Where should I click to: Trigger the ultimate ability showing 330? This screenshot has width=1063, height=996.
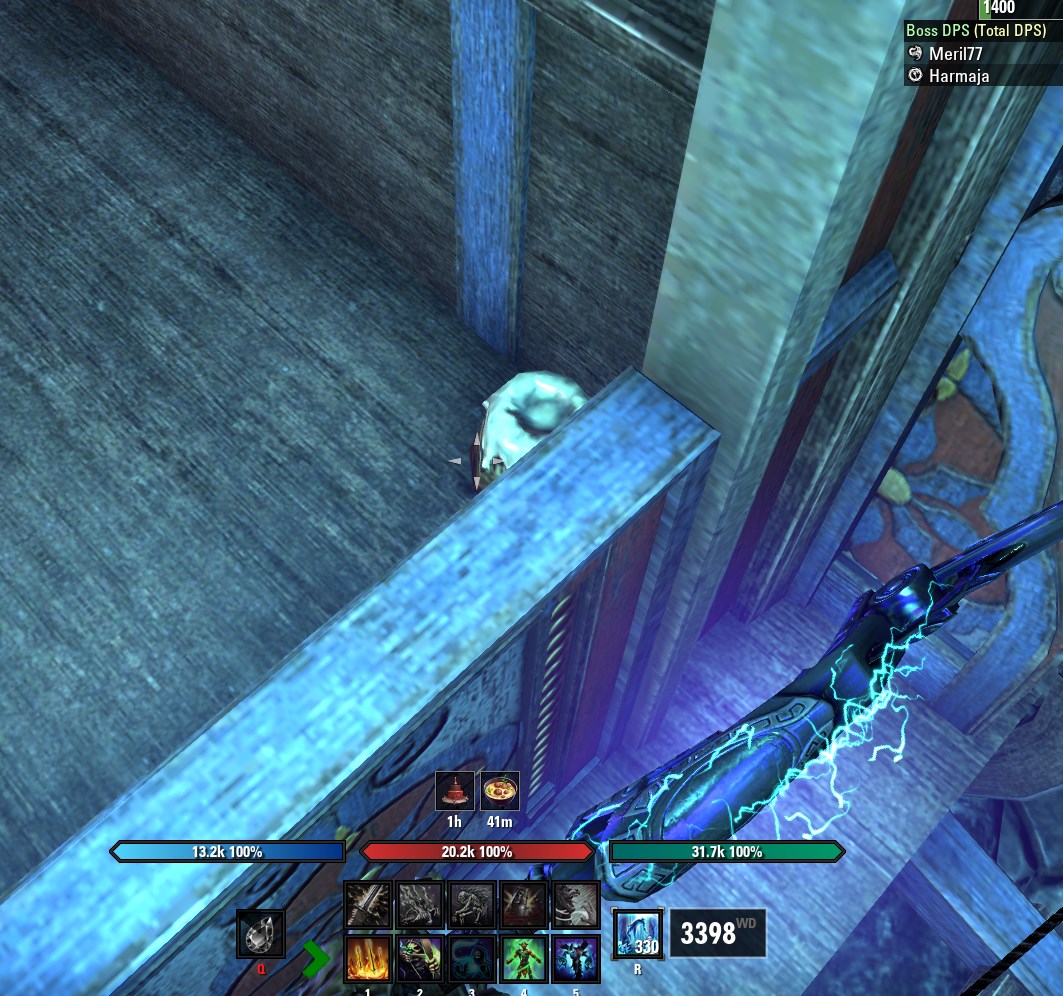(x=636, y=935)
